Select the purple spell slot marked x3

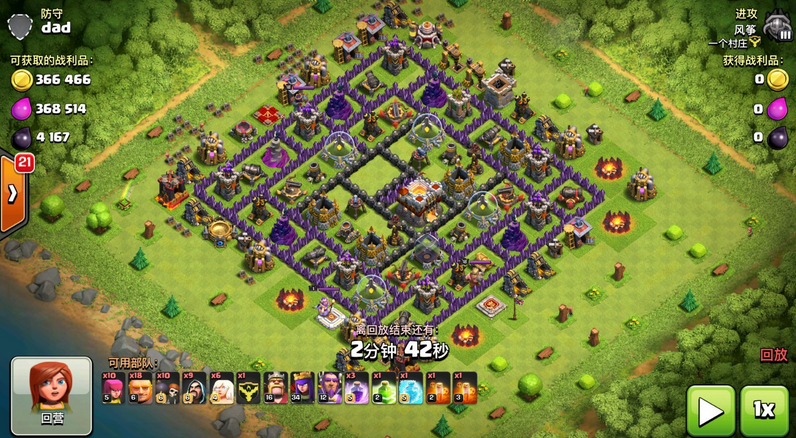[356, 387]
